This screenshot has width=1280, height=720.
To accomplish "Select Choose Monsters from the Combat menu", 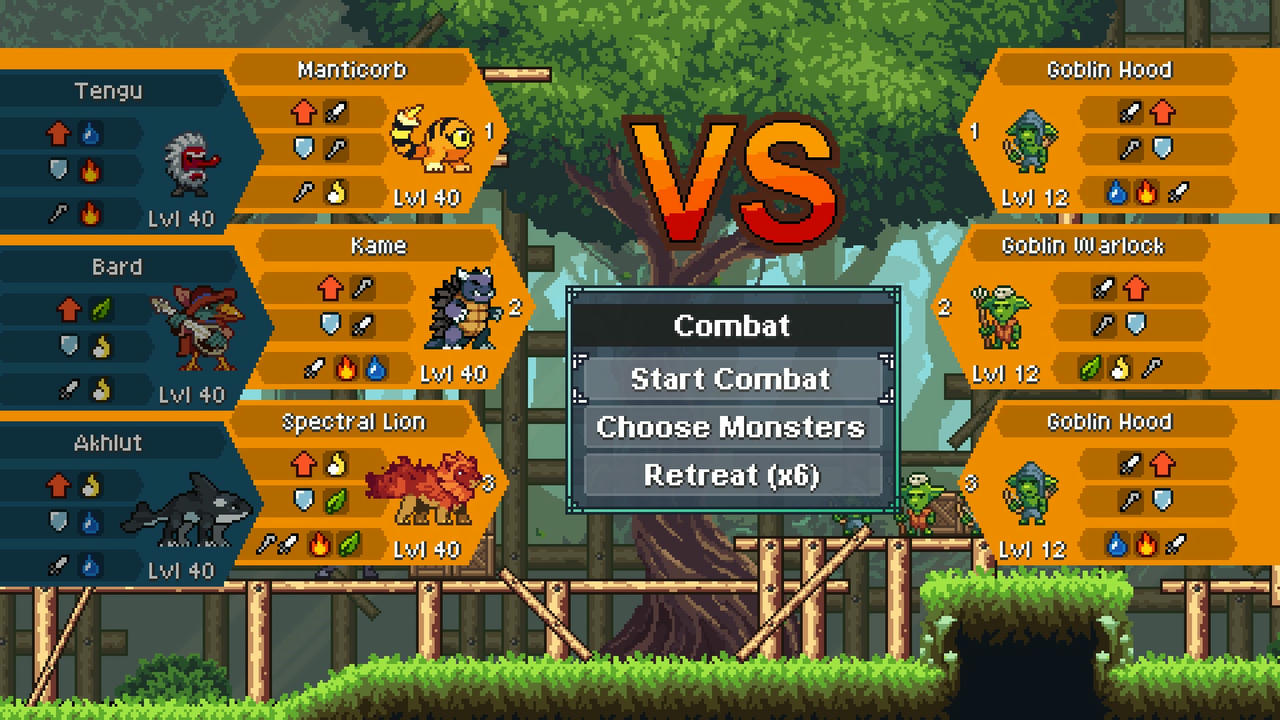I will 733,427.
